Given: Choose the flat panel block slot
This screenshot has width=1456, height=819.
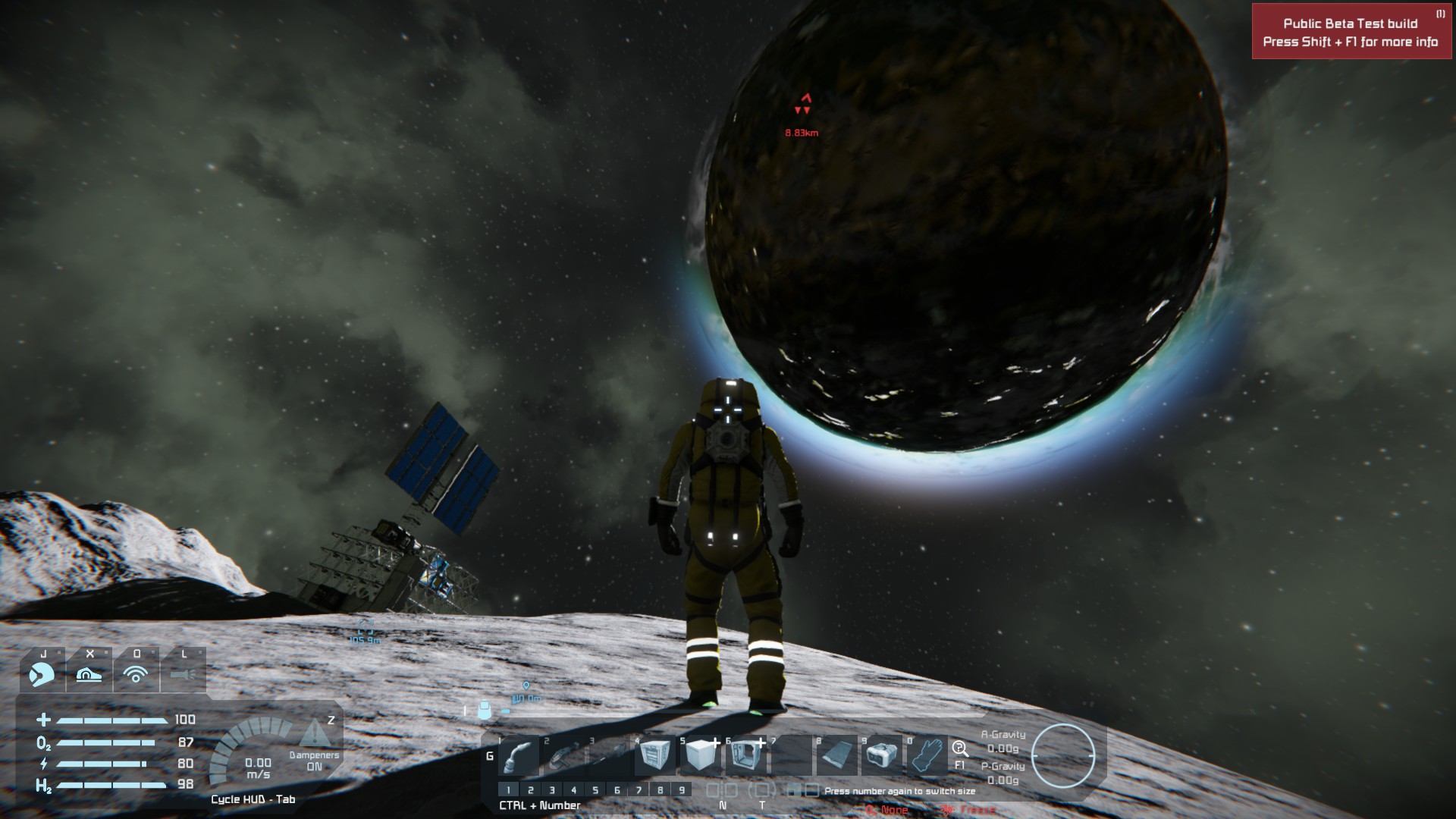Looking at the screenshot, I should click(x=837, y=756).
